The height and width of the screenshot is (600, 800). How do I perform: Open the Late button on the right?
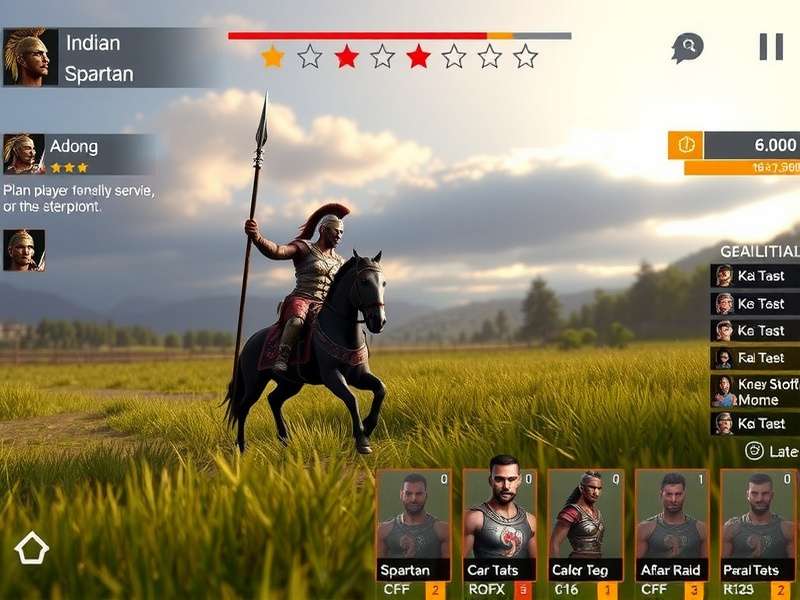pos(773,452)
